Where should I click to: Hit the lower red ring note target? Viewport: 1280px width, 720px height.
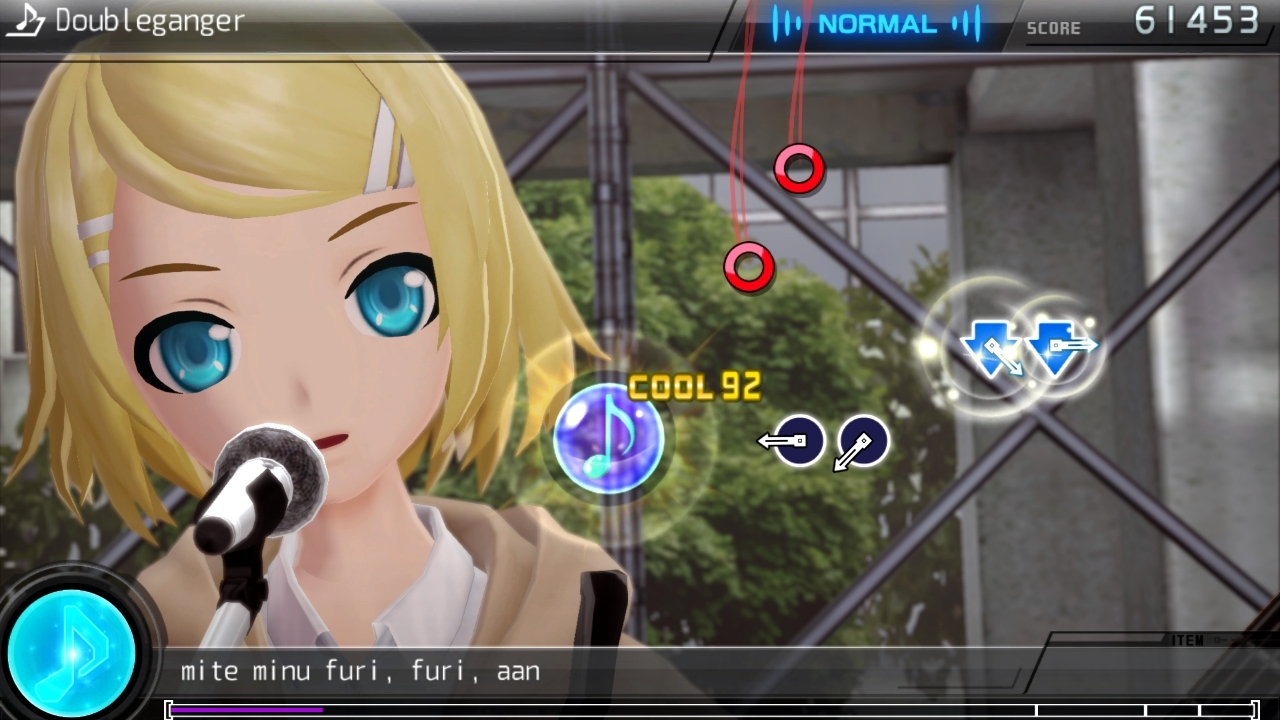coord(749,265)
